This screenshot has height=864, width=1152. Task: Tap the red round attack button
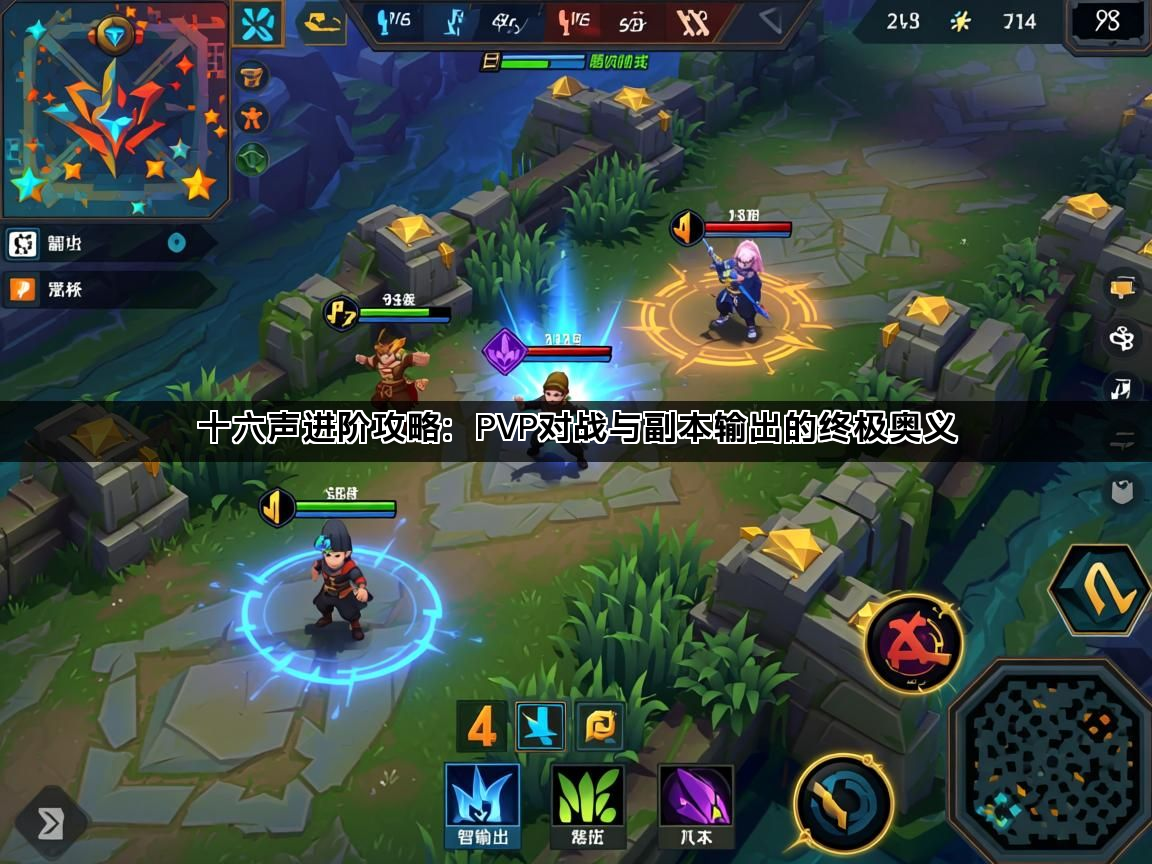pos(913,643)
